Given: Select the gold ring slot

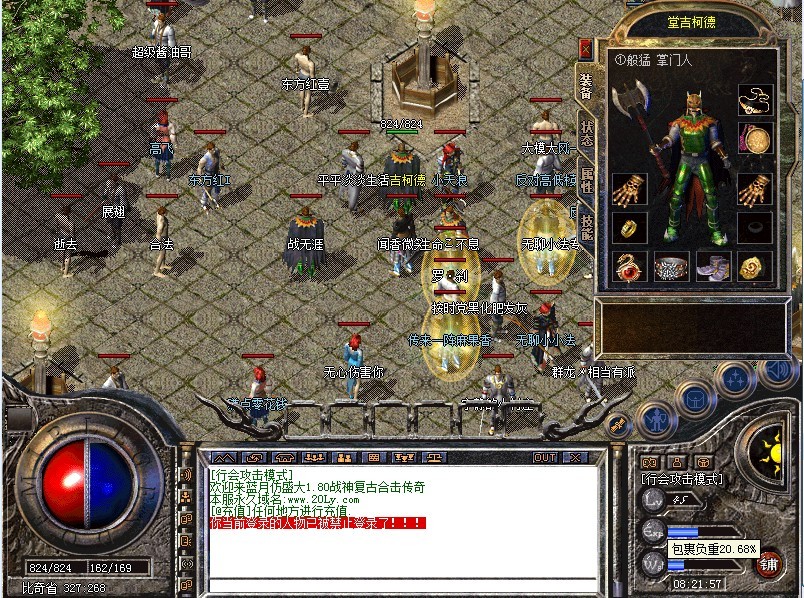Looking at the screenshot, I should [x=630, y=227].
